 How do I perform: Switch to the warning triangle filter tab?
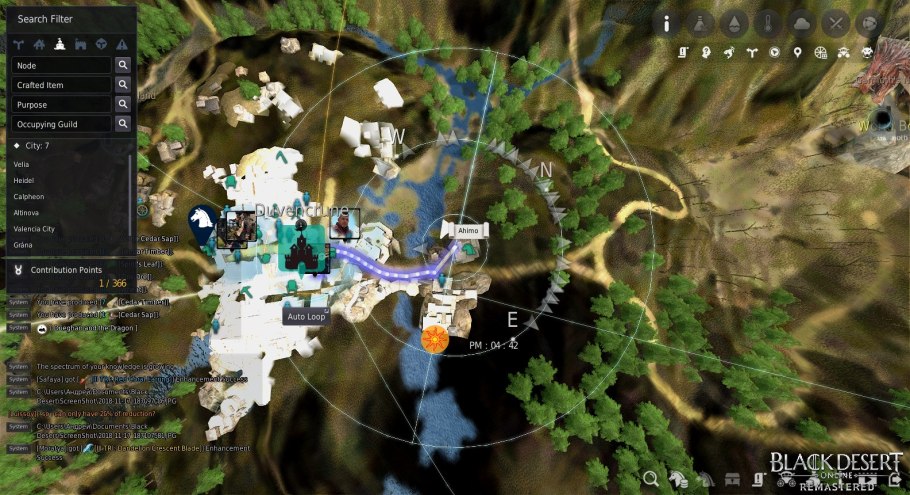coord(122,44)
